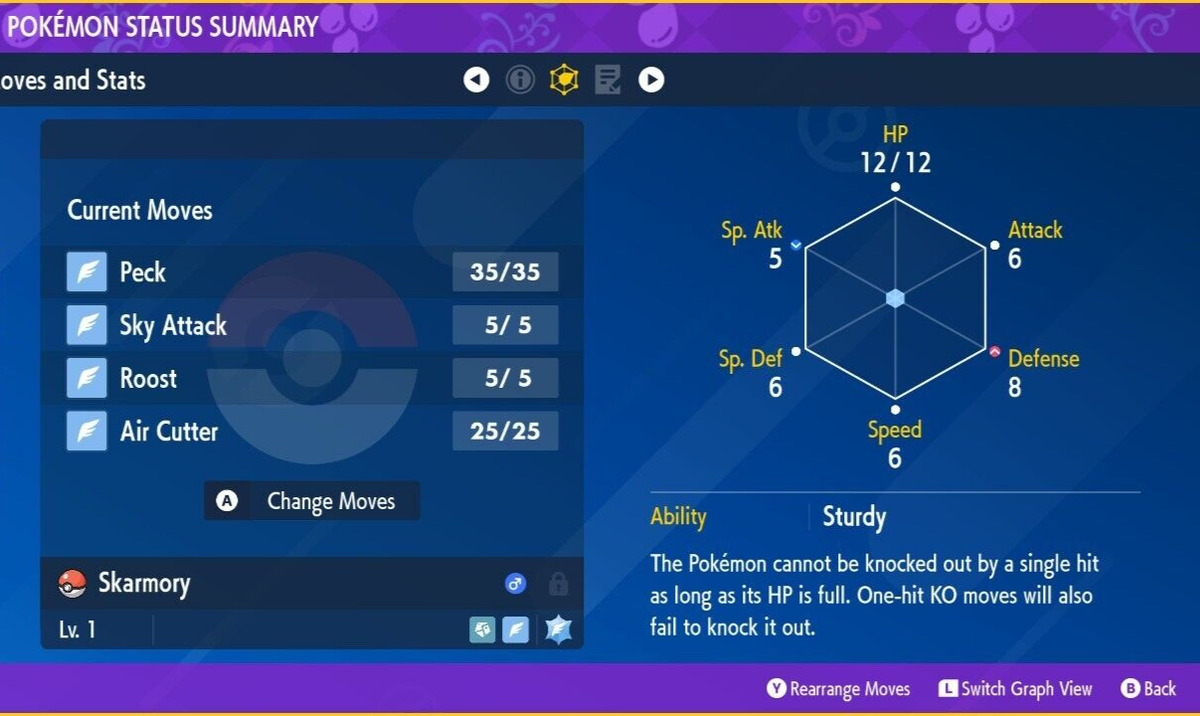
Task: Pick the Air Cutter move
Action: pos(311,432)
